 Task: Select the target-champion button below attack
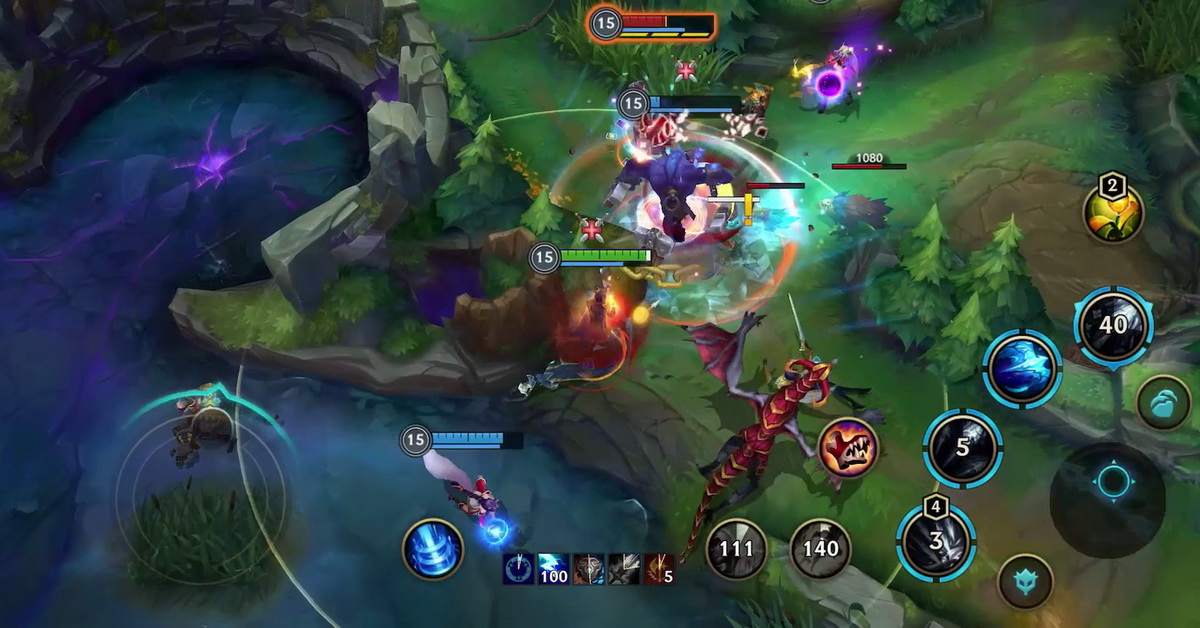pyautogui.click(x=1025, y=581)
